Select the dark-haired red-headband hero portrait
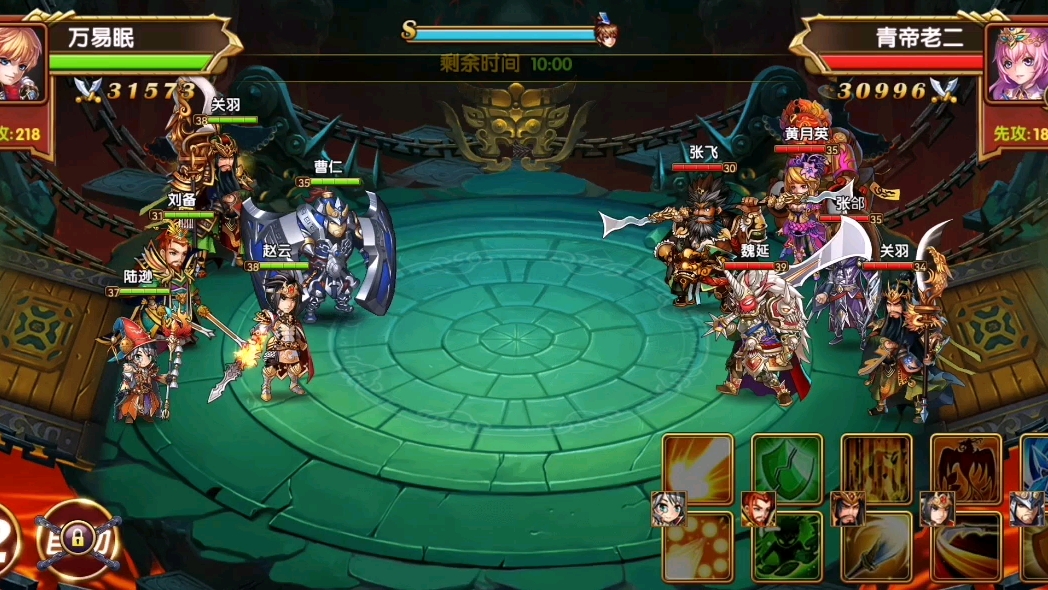 tap(938, 508)
